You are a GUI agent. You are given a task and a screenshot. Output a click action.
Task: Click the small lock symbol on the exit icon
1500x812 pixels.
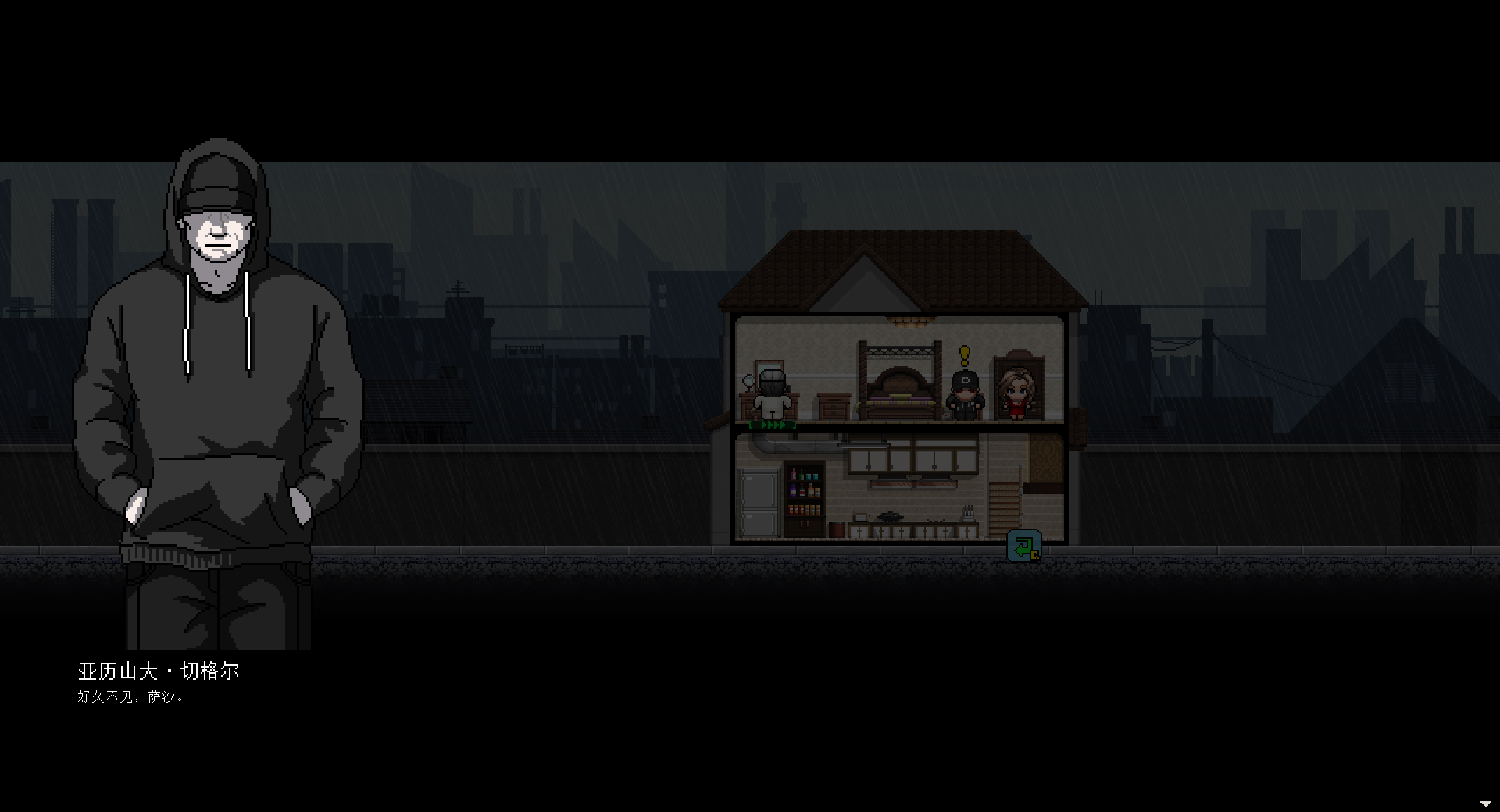click(x=1034, y=554)
